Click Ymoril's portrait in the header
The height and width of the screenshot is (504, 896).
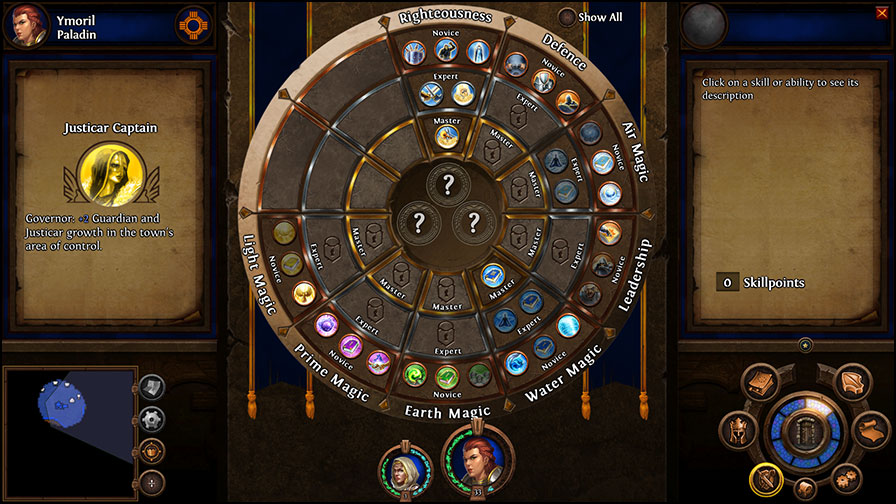pos(27,24)
